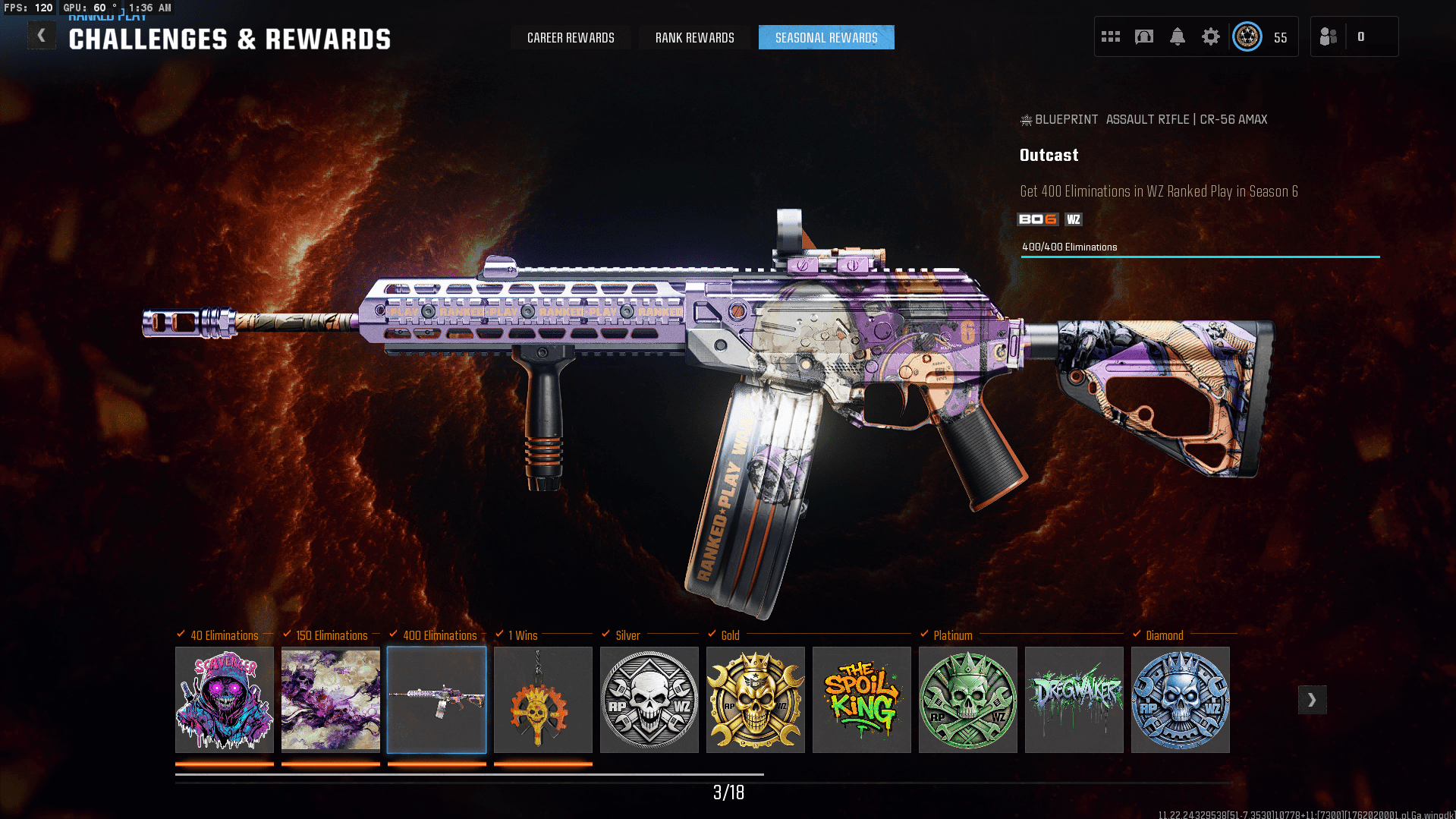Choose the Dregwalker graffiti reward
Image resolution: width=1456 pixels, height=819 pixels.
coord(1074,700)
